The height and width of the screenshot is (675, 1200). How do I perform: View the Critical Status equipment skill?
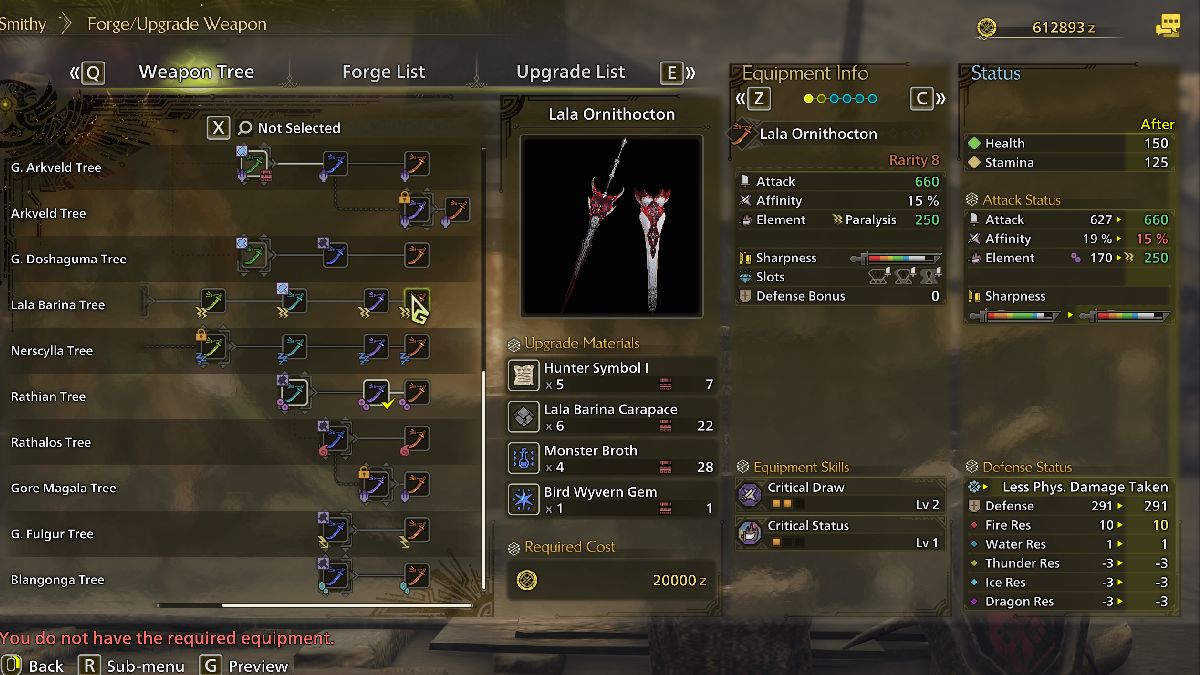839,534
